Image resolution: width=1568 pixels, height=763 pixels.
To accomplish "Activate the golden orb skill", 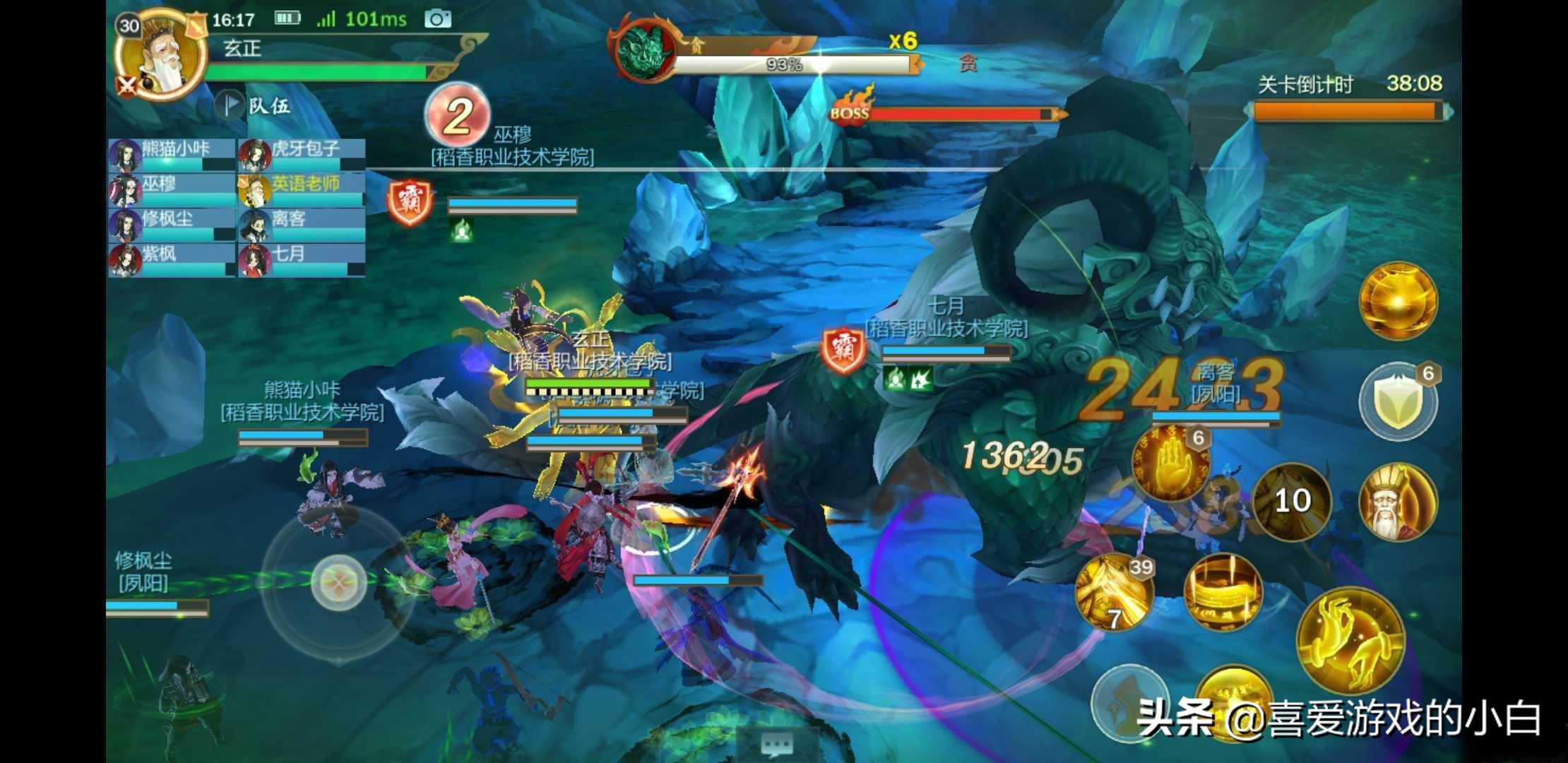I will click(1398, 301).
